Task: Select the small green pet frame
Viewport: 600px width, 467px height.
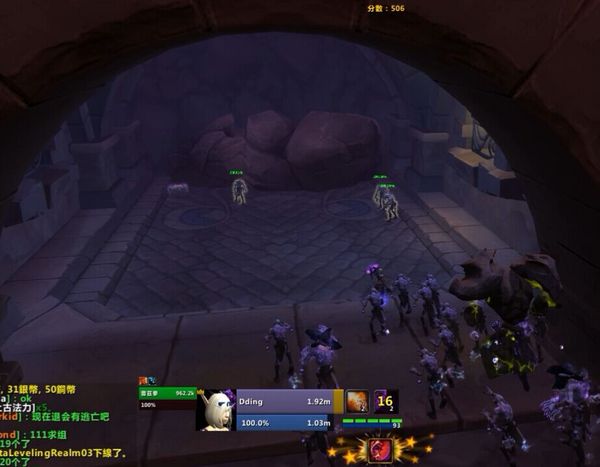Action: coord(167,394)
